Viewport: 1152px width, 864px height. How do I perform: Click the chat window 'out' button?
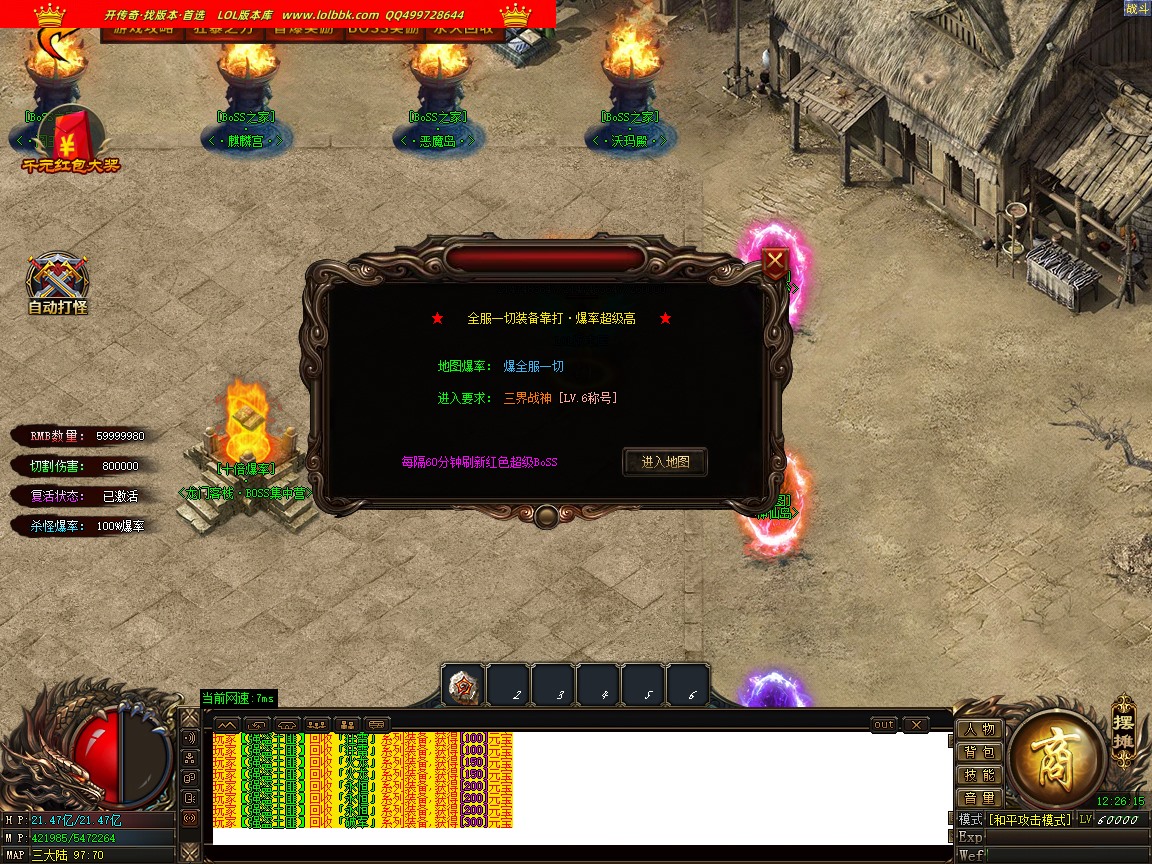(x=884, y=724)
